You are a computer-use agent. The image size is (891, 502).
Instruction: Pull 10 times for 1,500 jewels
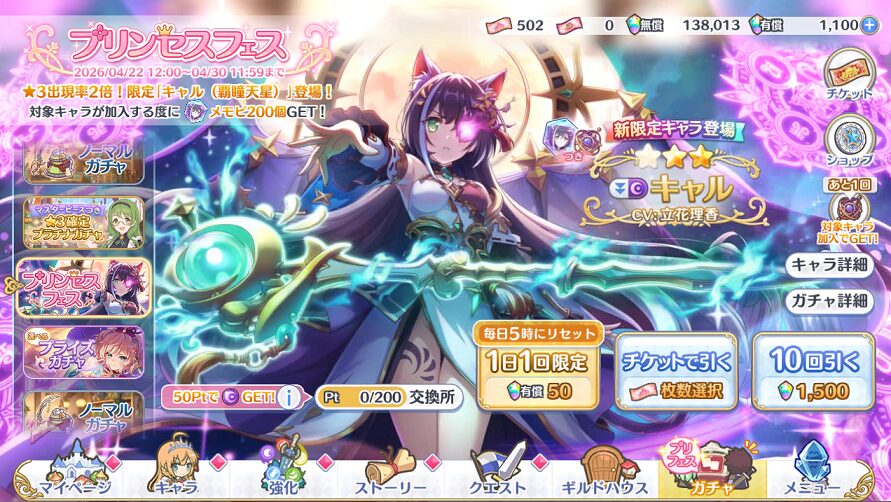(x=812, y=371)
